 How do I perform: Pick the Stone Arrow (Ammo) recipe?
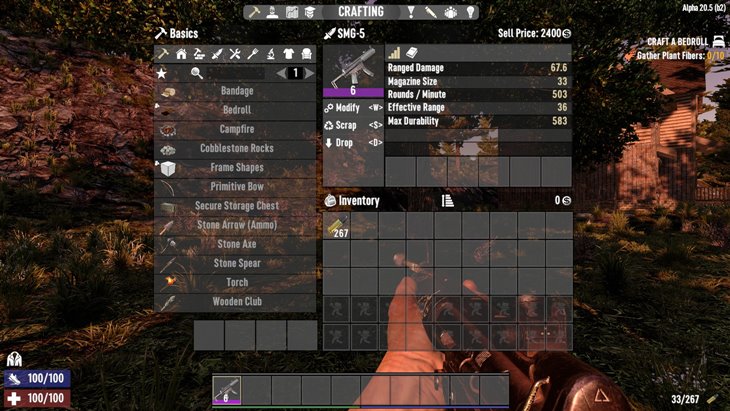click(x=236, y=225)
